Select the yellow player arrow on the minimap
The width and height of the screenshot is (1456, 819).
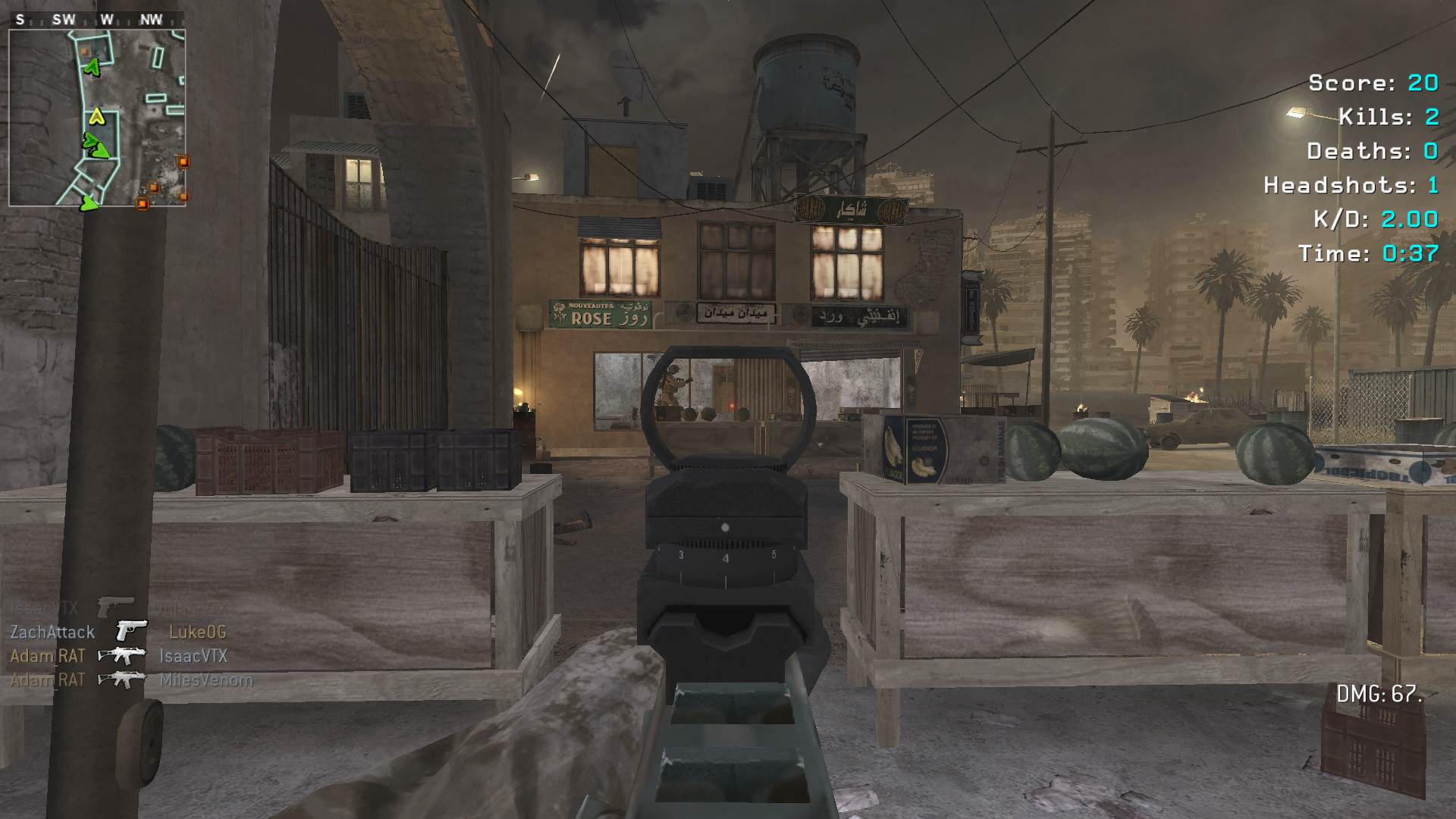(96, 116)
